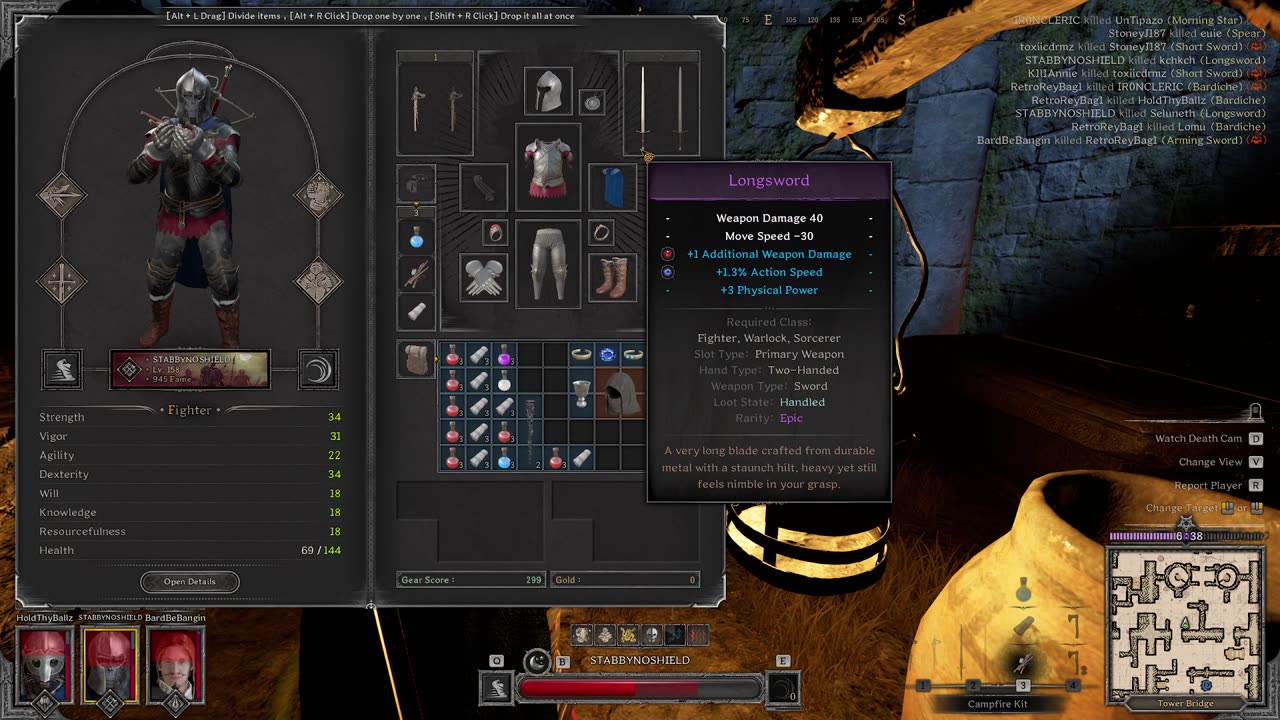Select the plate chest armor slot

tap(547, 166)
